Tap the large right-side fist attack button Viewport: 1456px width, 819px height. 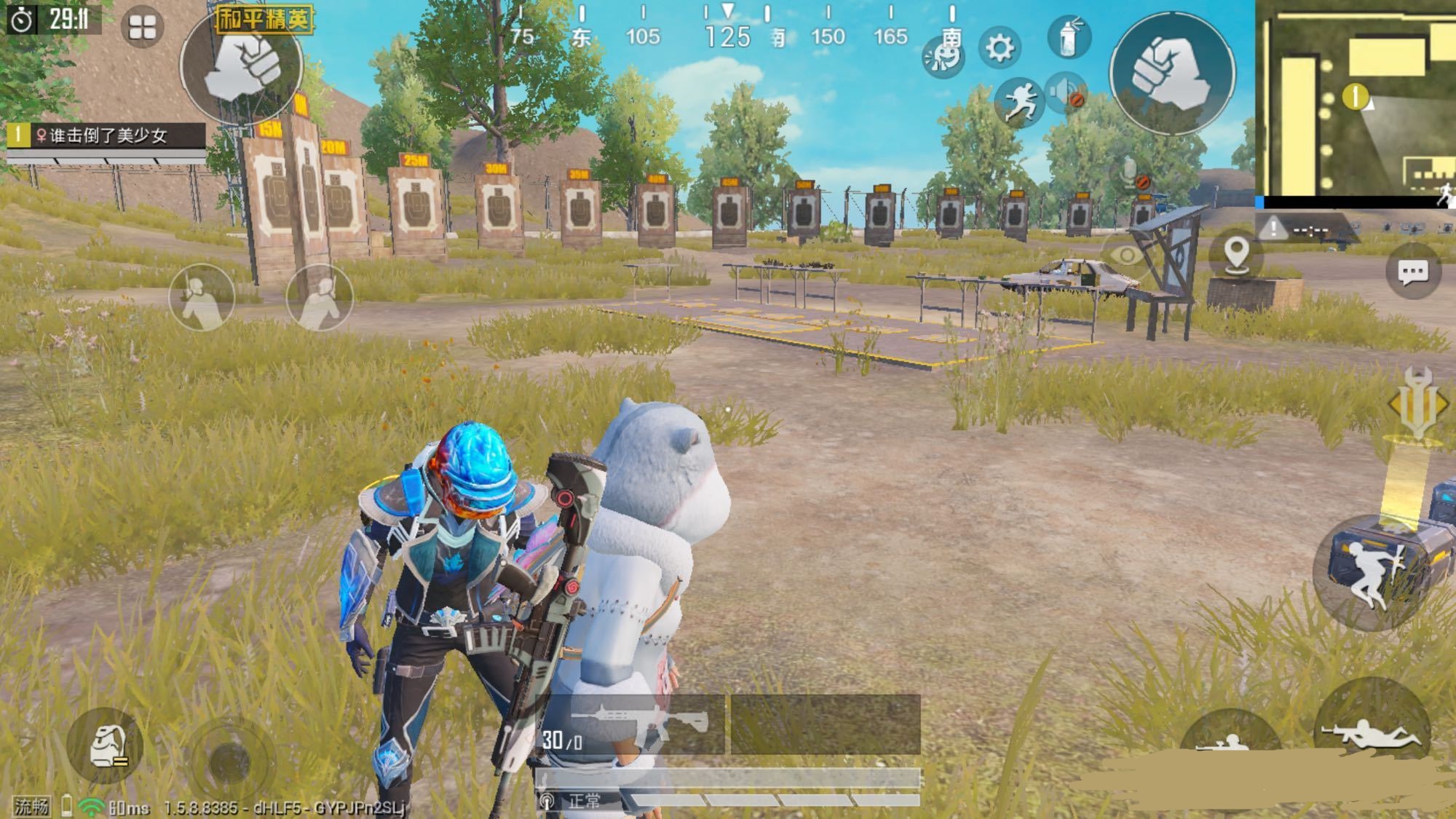[x=1171, y=73]
